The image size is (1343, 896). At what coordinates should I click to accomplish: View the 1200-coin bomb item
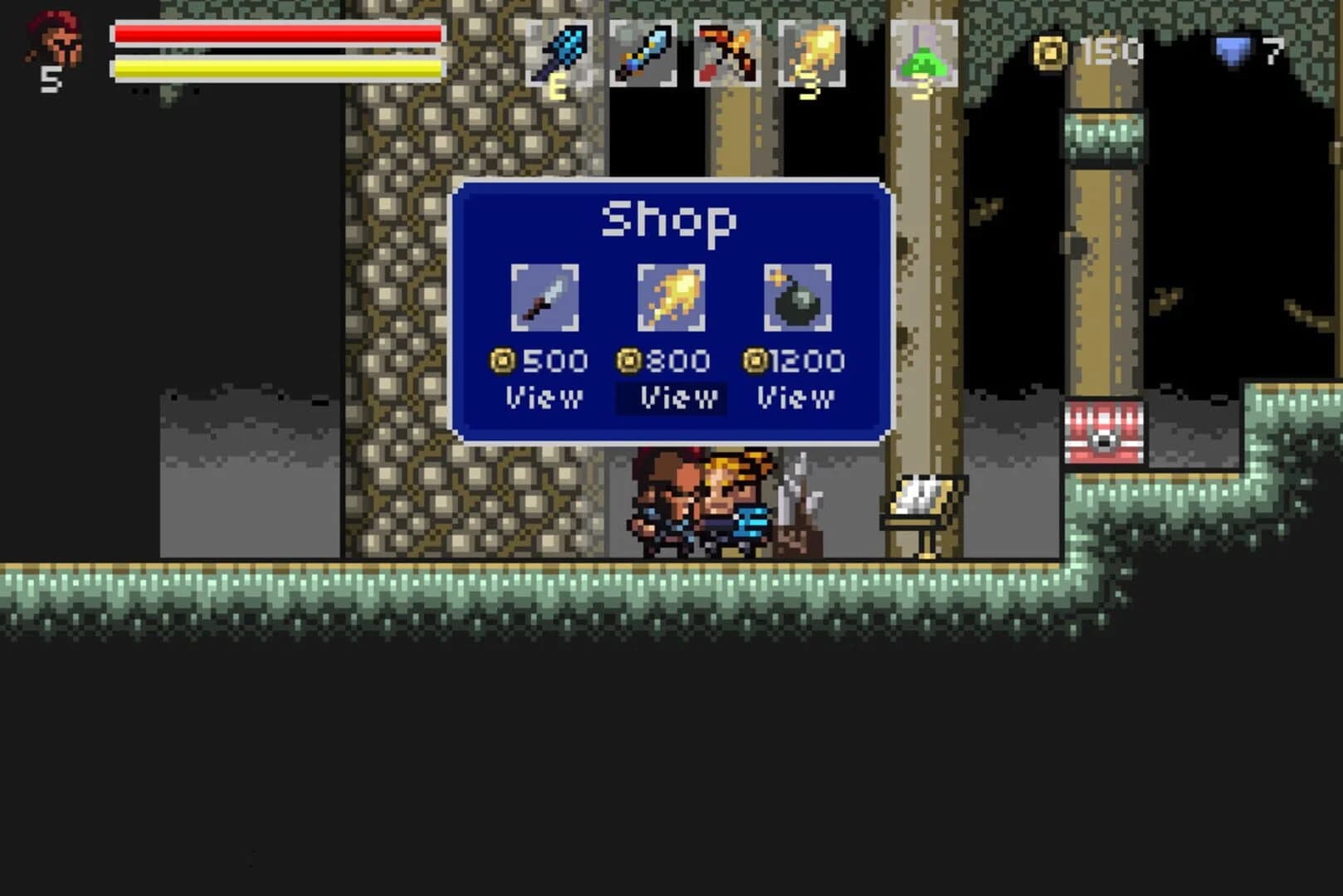[794, 397]
